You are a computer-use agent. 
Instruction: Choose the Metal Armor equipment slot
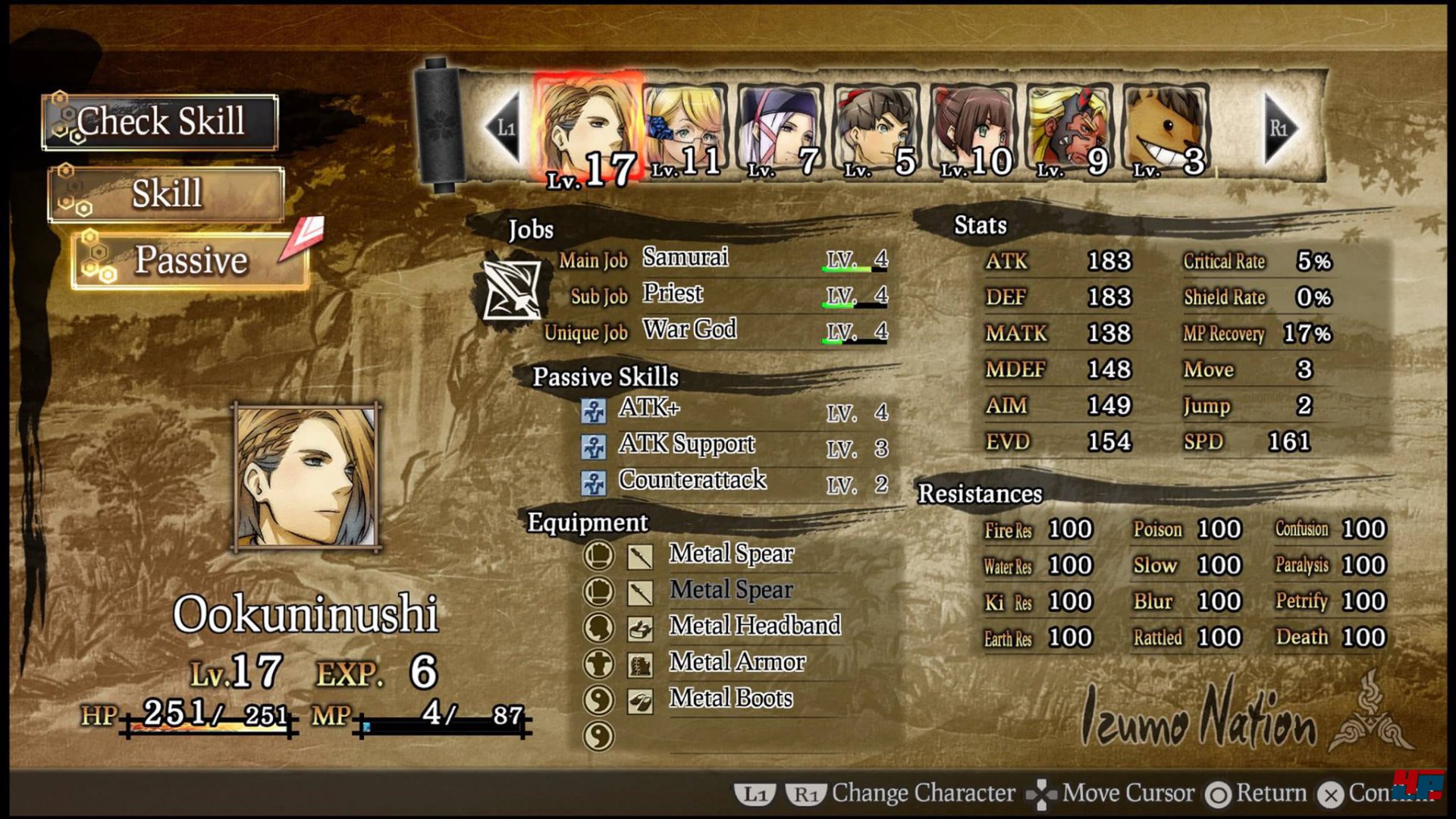click(x=736, y=663)
